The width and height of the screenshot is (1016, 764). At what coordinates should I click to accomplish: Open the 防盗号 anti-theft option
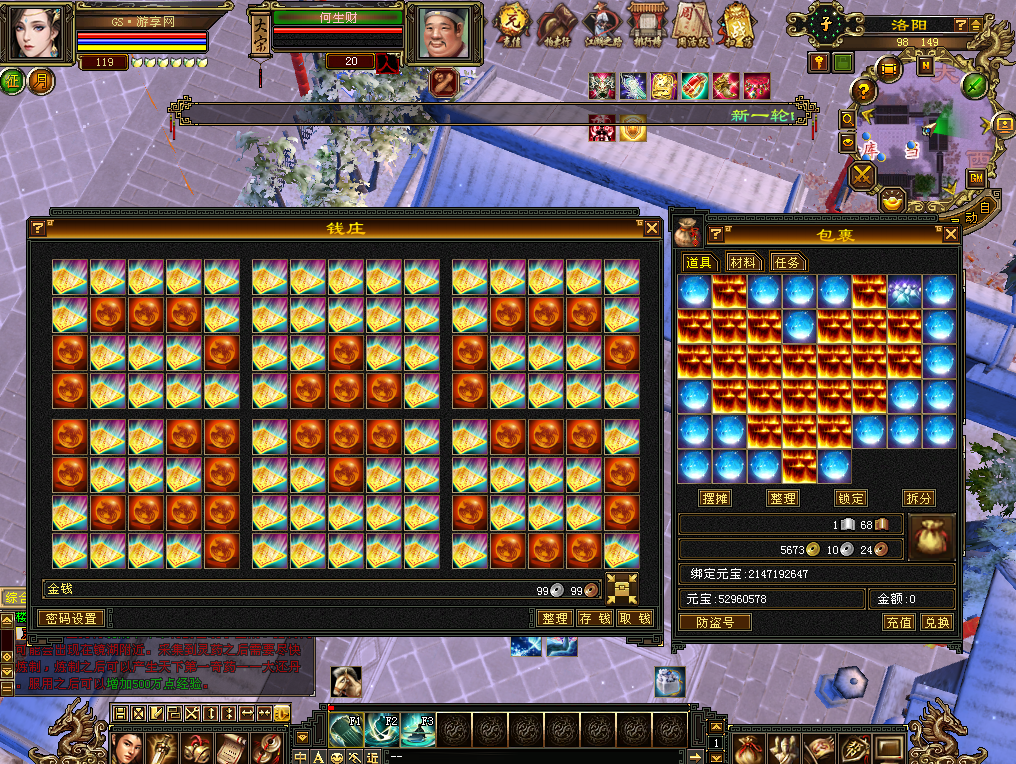point(714,622)
